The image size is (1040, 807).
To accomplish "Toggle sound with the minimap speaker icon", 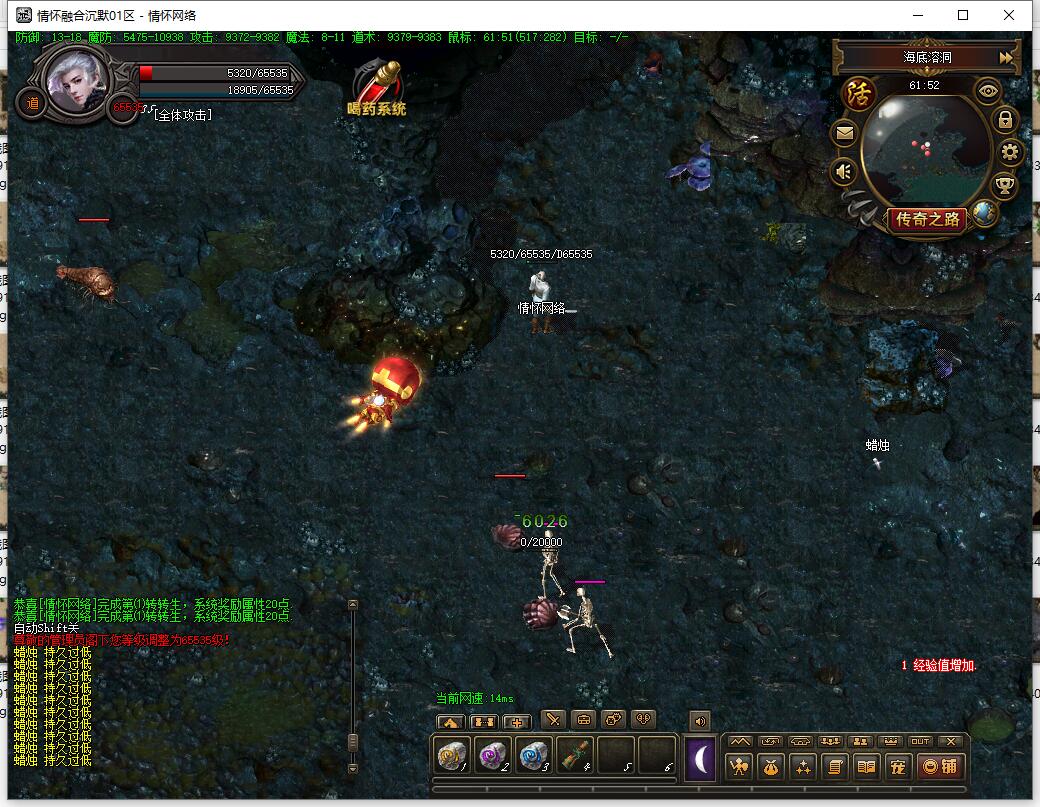I will tap(845, 172).
